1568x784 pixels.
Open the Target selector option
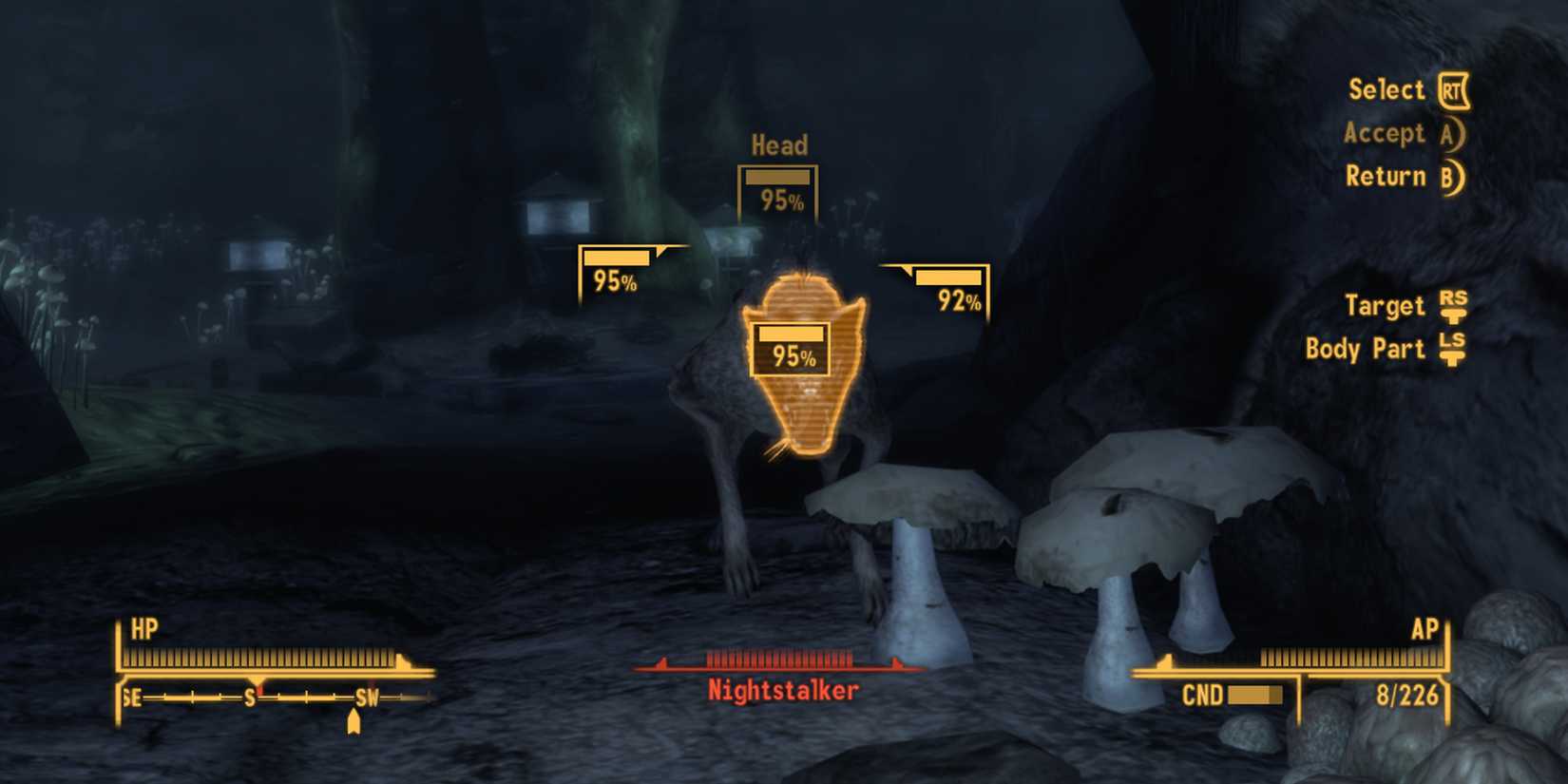tap(1386, 306)
